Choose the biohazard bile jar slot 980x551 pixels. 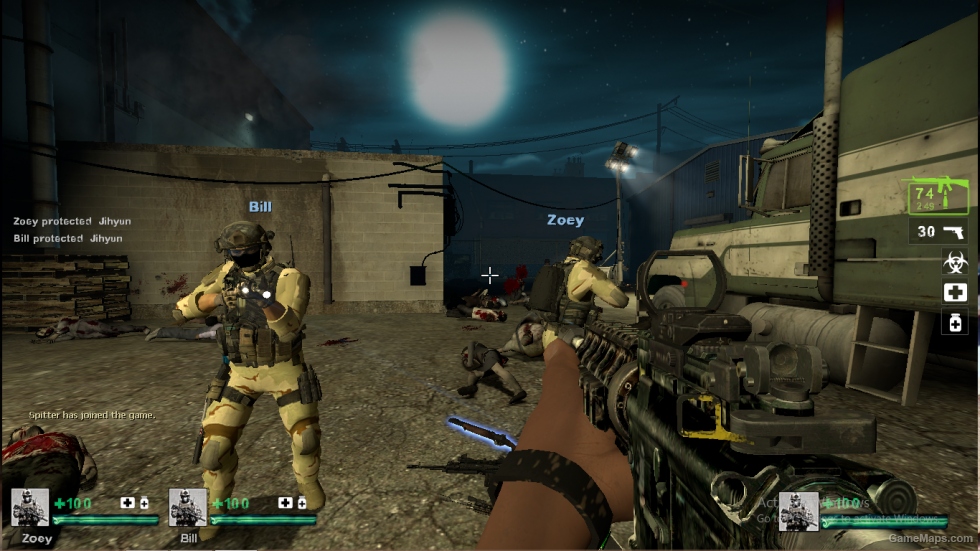coord(955,262)
